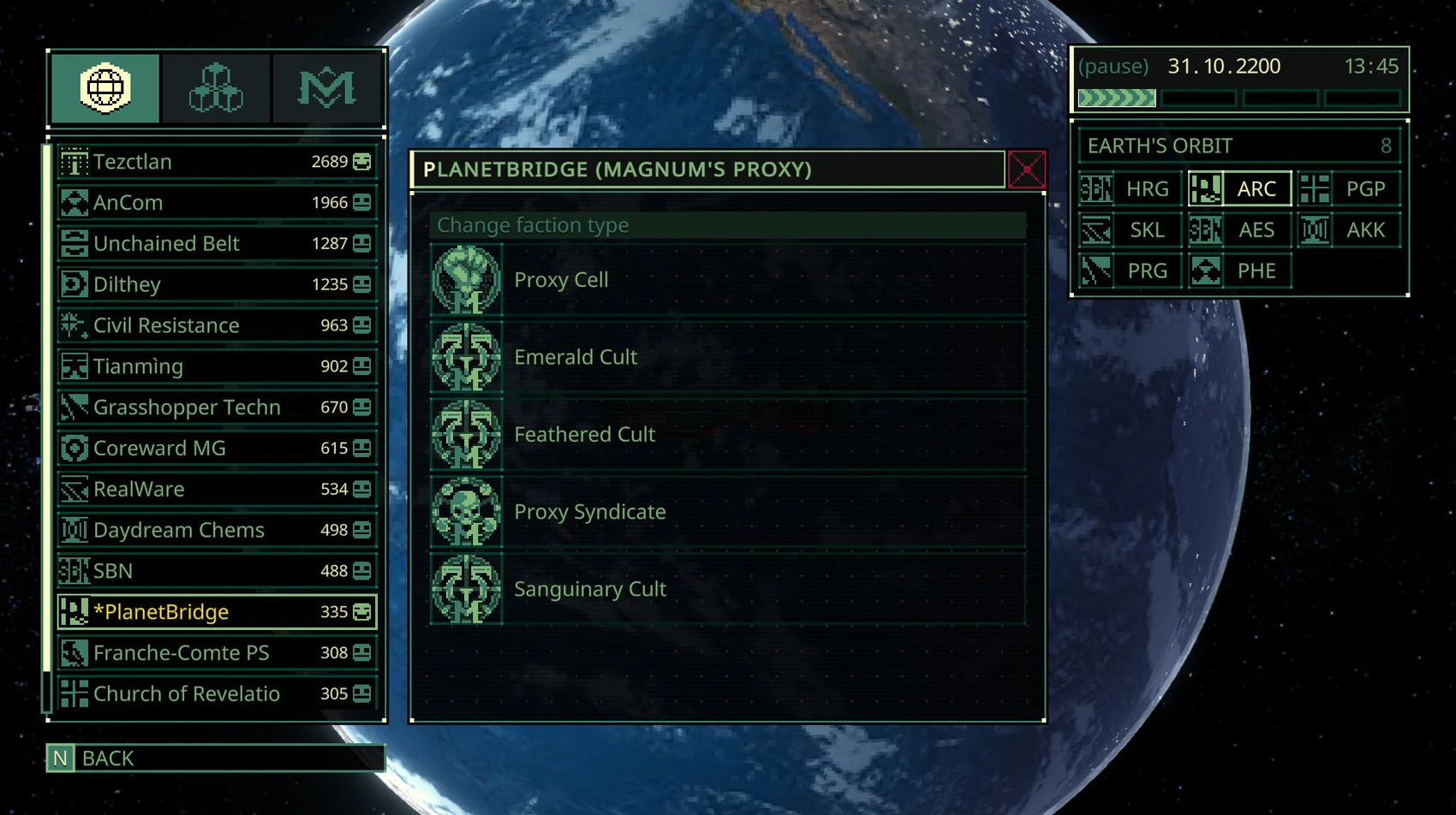The width and height of the screenshot is (1456, 815).
Task: Pick Feathered Cult as faction type
Action: click(728, 434)
